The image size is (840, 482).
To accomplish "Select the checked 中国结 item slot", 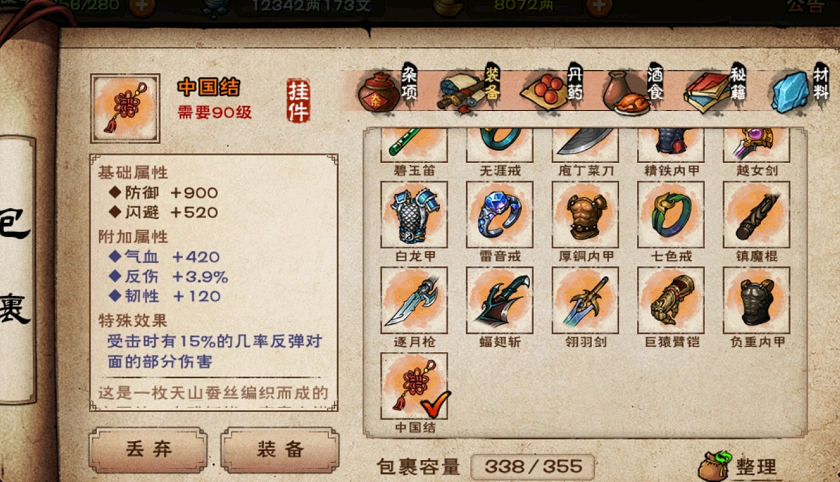I will (414, 386).
